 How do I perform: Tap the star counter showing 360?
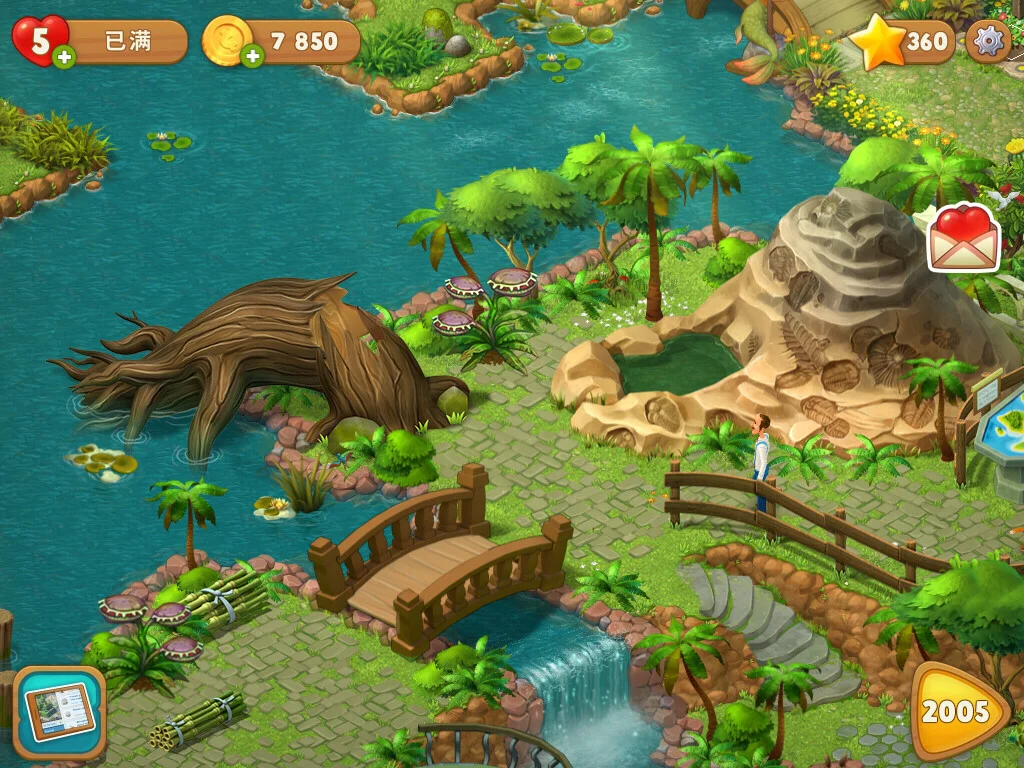pyautogui.click(x=904, y=42)
